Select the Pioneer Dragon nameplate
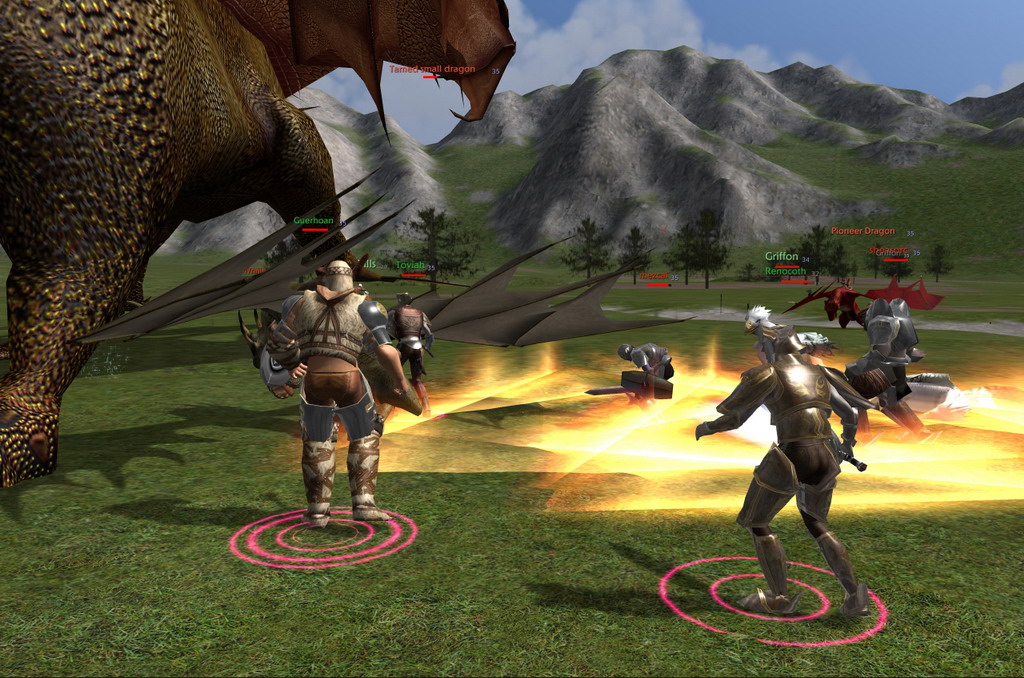1024x678 pixels. coord(863,231)
